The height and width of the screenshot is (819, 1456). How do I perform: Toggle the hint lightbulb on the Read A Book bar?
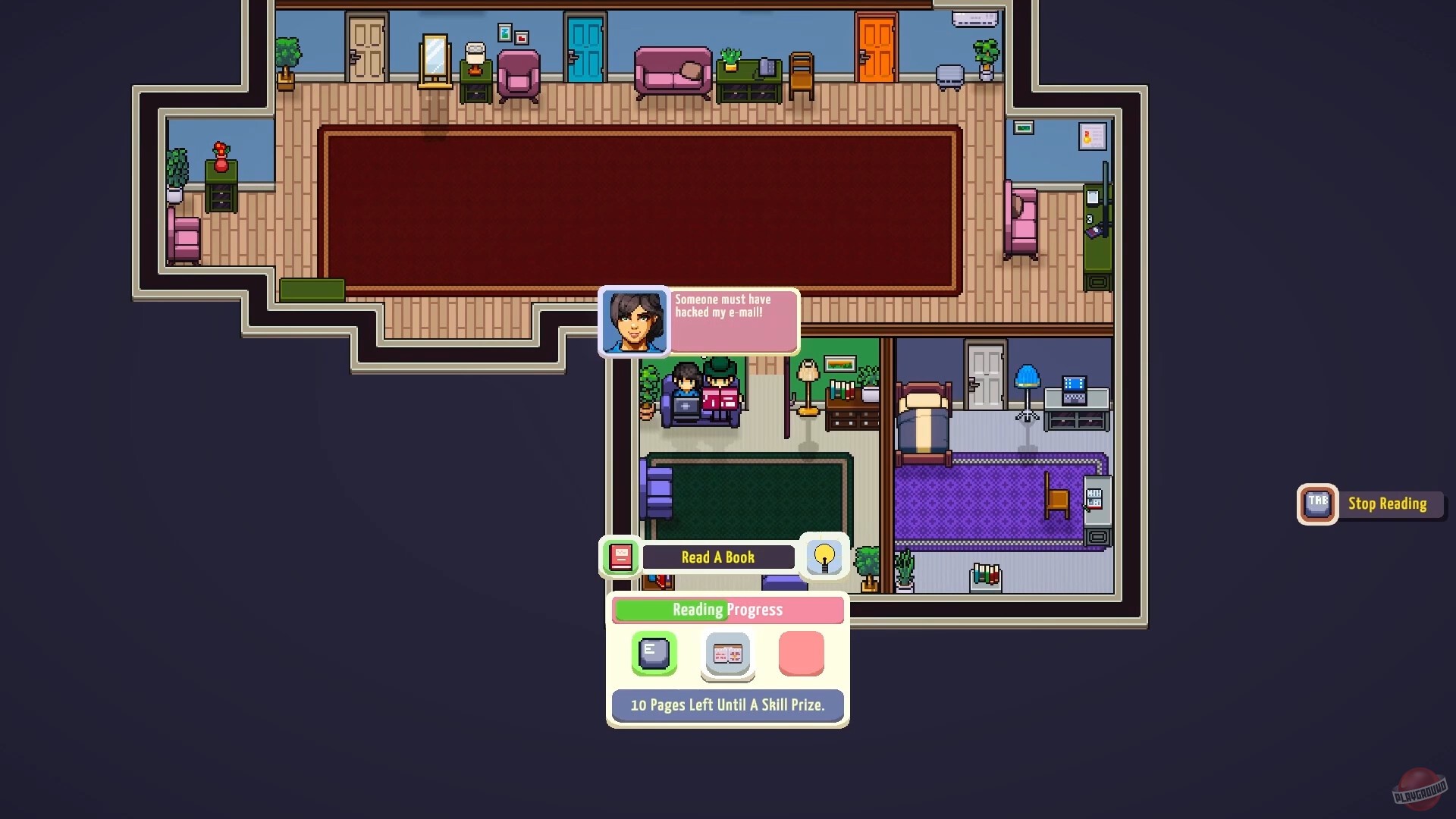824,557
